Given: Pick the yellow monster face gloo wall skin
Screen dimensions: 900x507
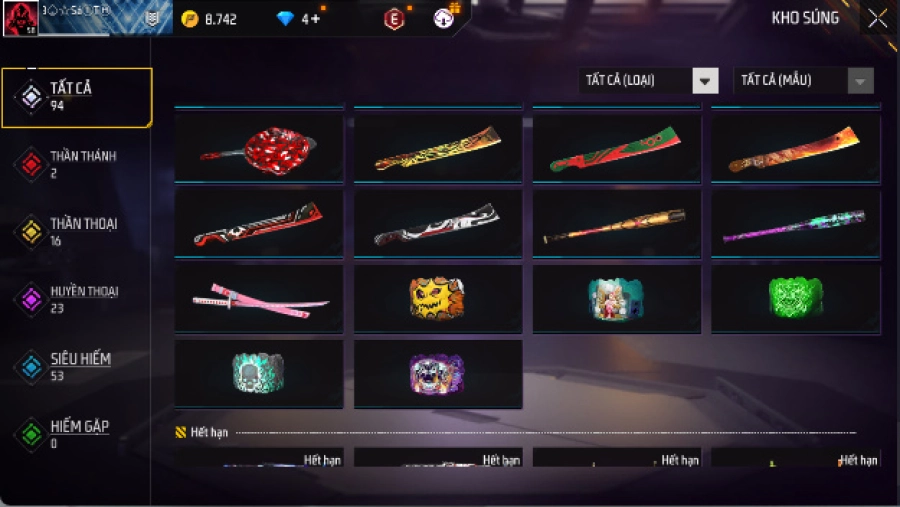Looking at the screenshot, I should (437, 299).
